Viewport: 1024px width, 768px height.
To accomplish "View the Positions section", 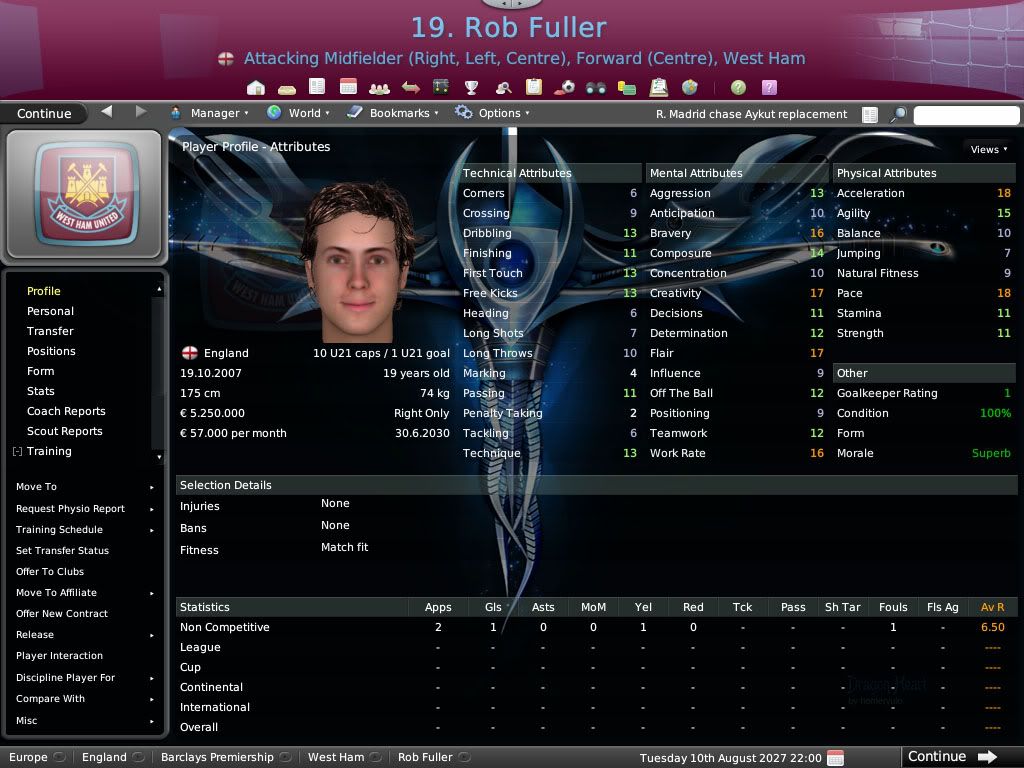I will point(51,351).
